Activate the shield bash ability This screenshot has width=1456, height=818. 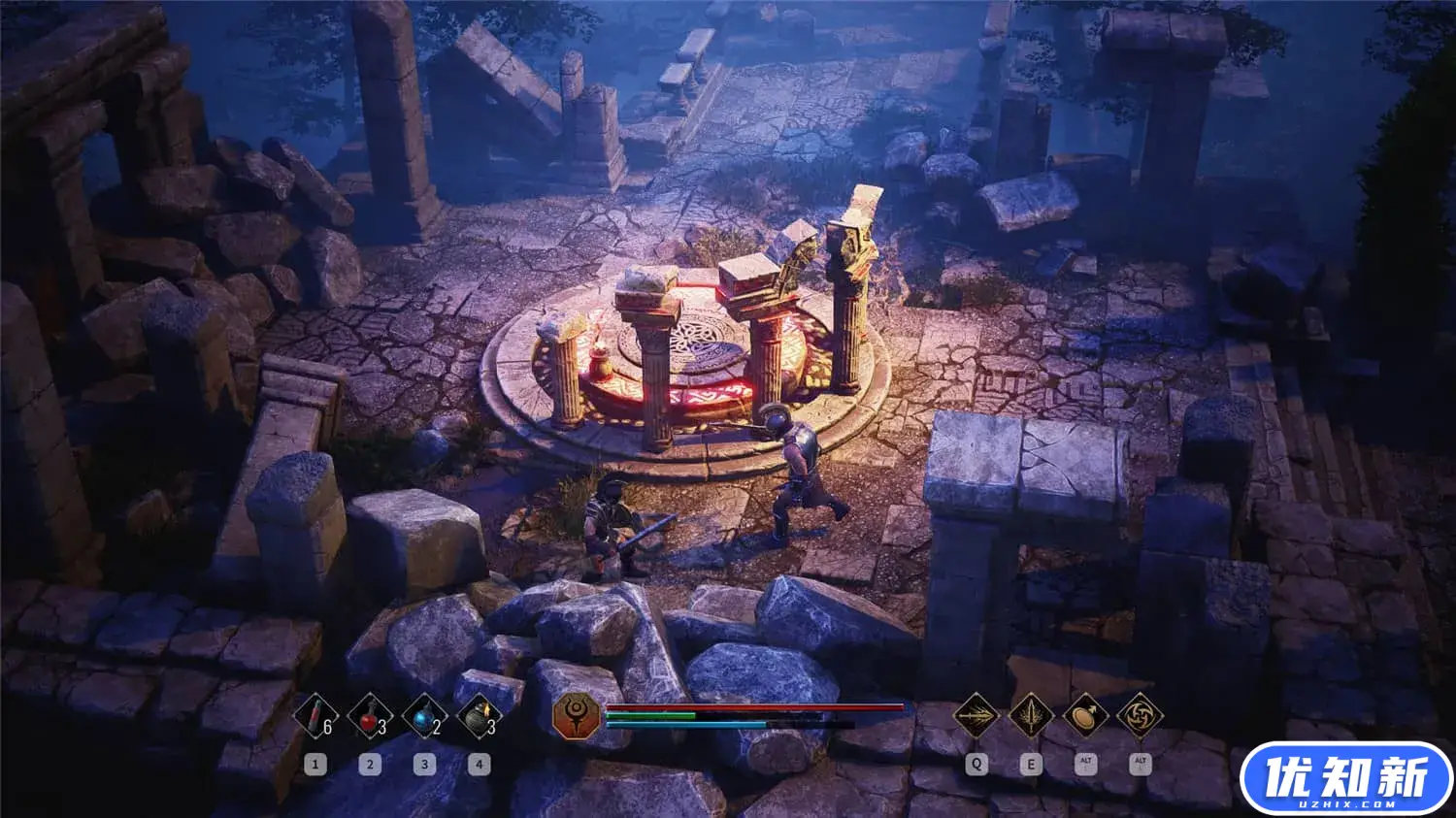(1085, 717)
